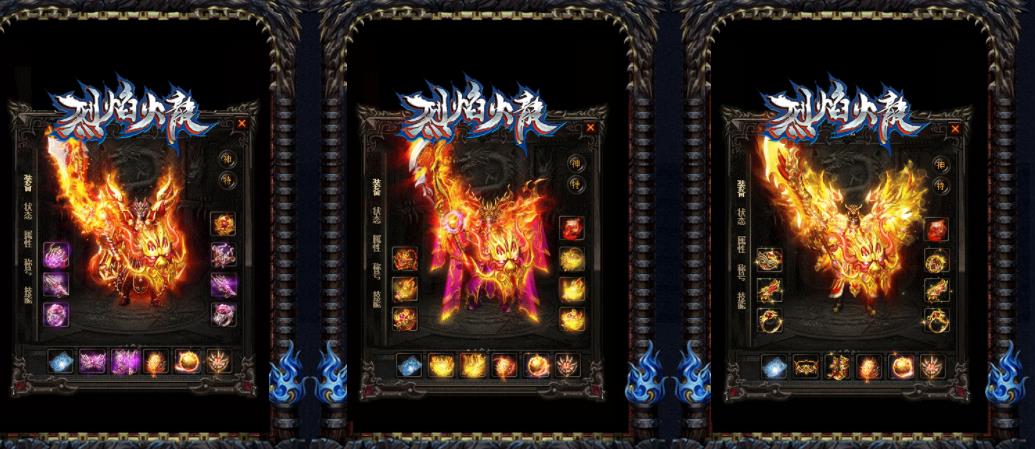The height and width of the screenshot is (449, 1035).
Task: Choose the golden boots slot on the golden-winged character panel
Action: (x=838, y=366)
